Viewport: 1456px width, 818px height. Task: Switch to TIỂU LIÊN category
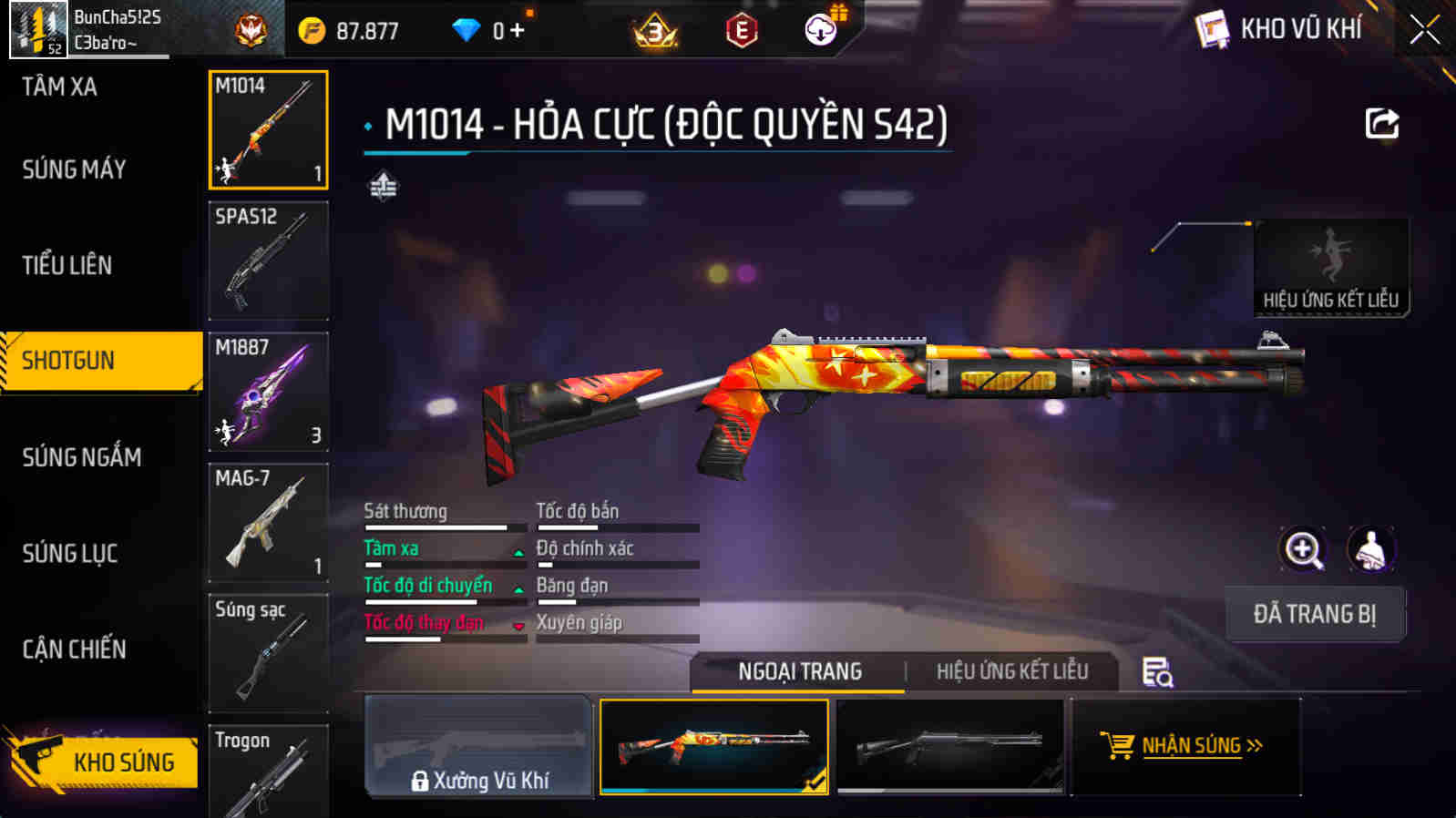point(67,265)
